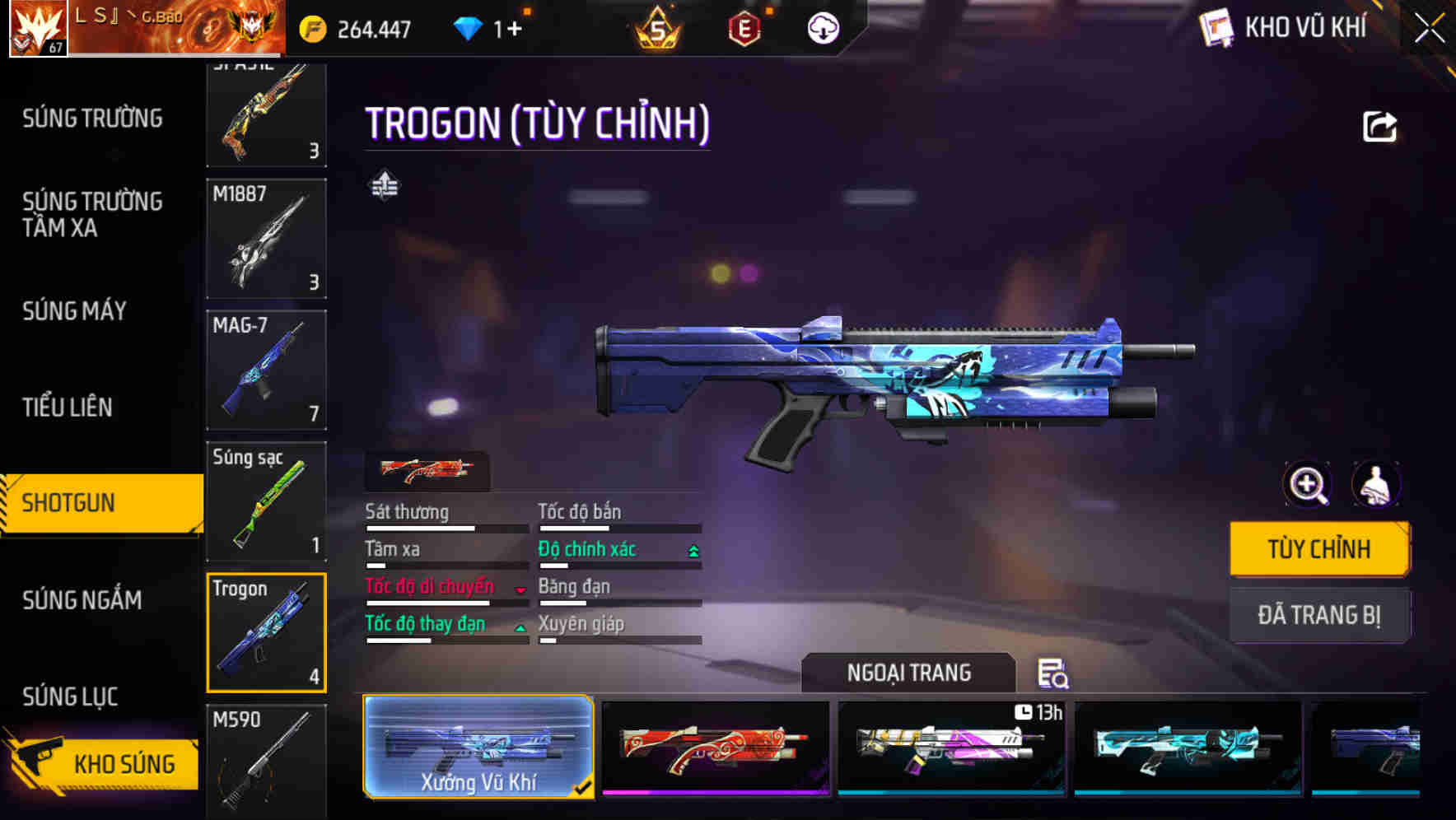Select the Súng sạc weapon tile
The image size is (1456, 820).
pos(266,501)
